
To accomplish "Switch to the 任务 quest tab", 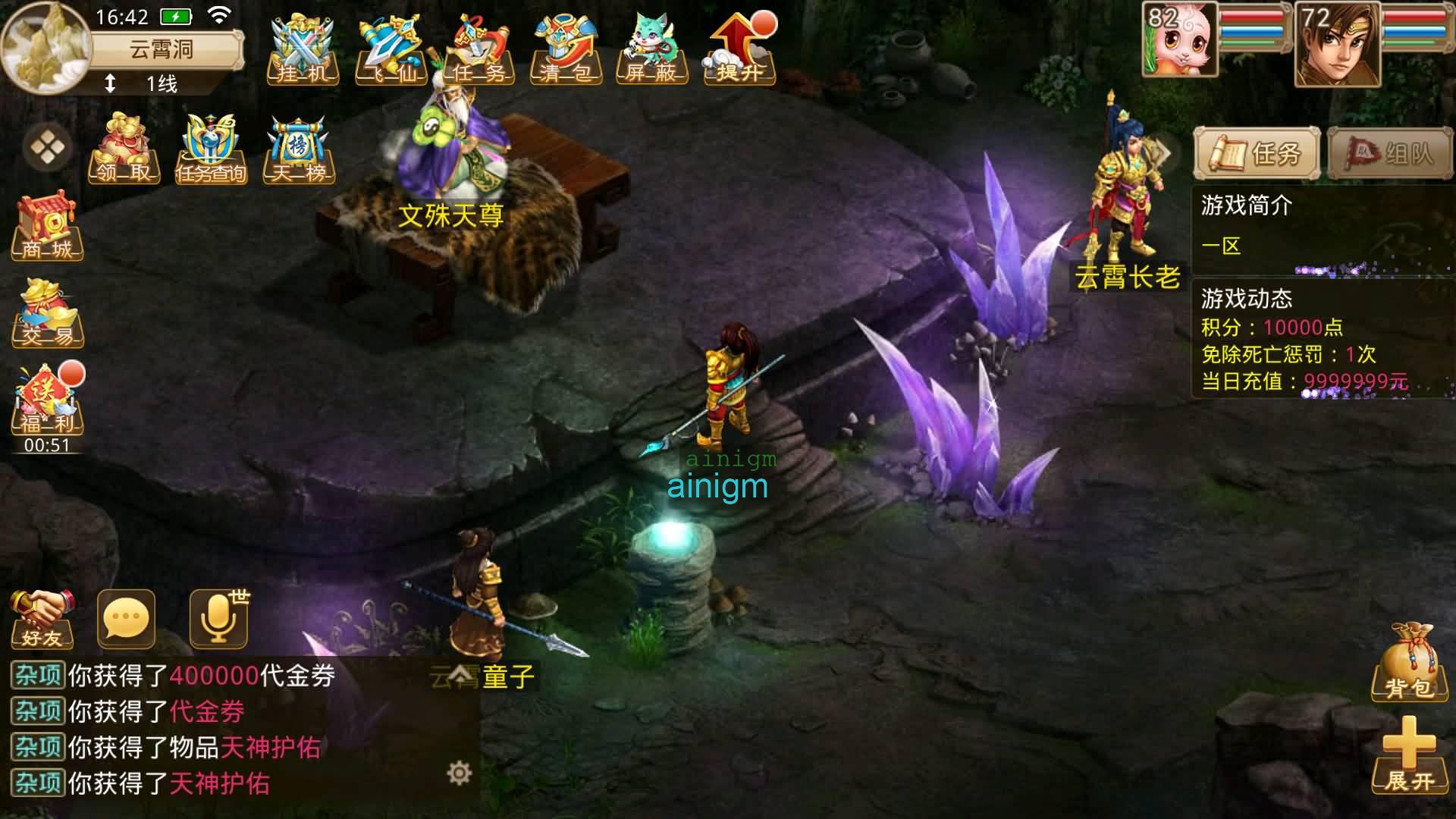I will [x=1257, y=154].
